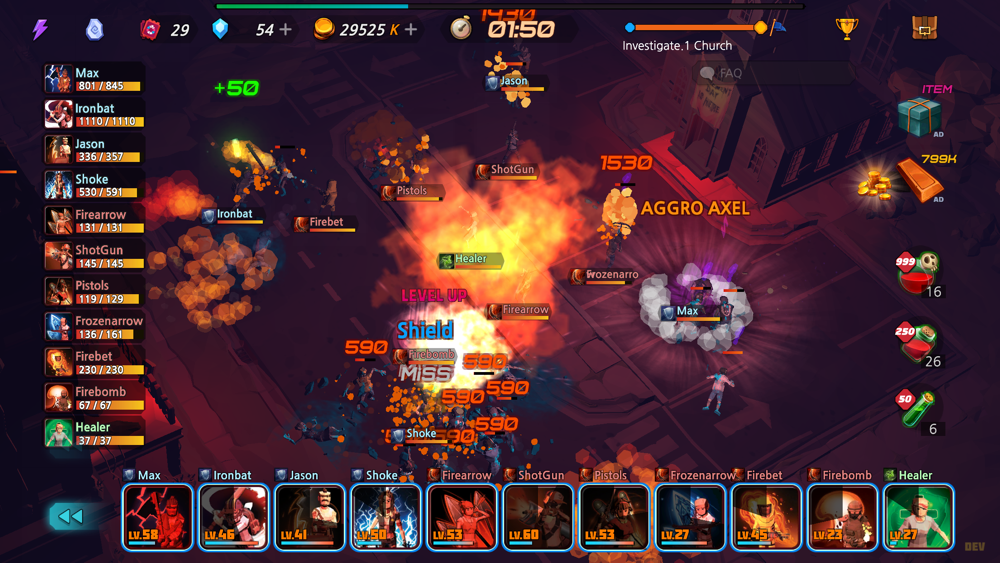Buy more gold coins with plus
Image resolution: width=1000 pixels, height=563 pixels.
point(411,30)
